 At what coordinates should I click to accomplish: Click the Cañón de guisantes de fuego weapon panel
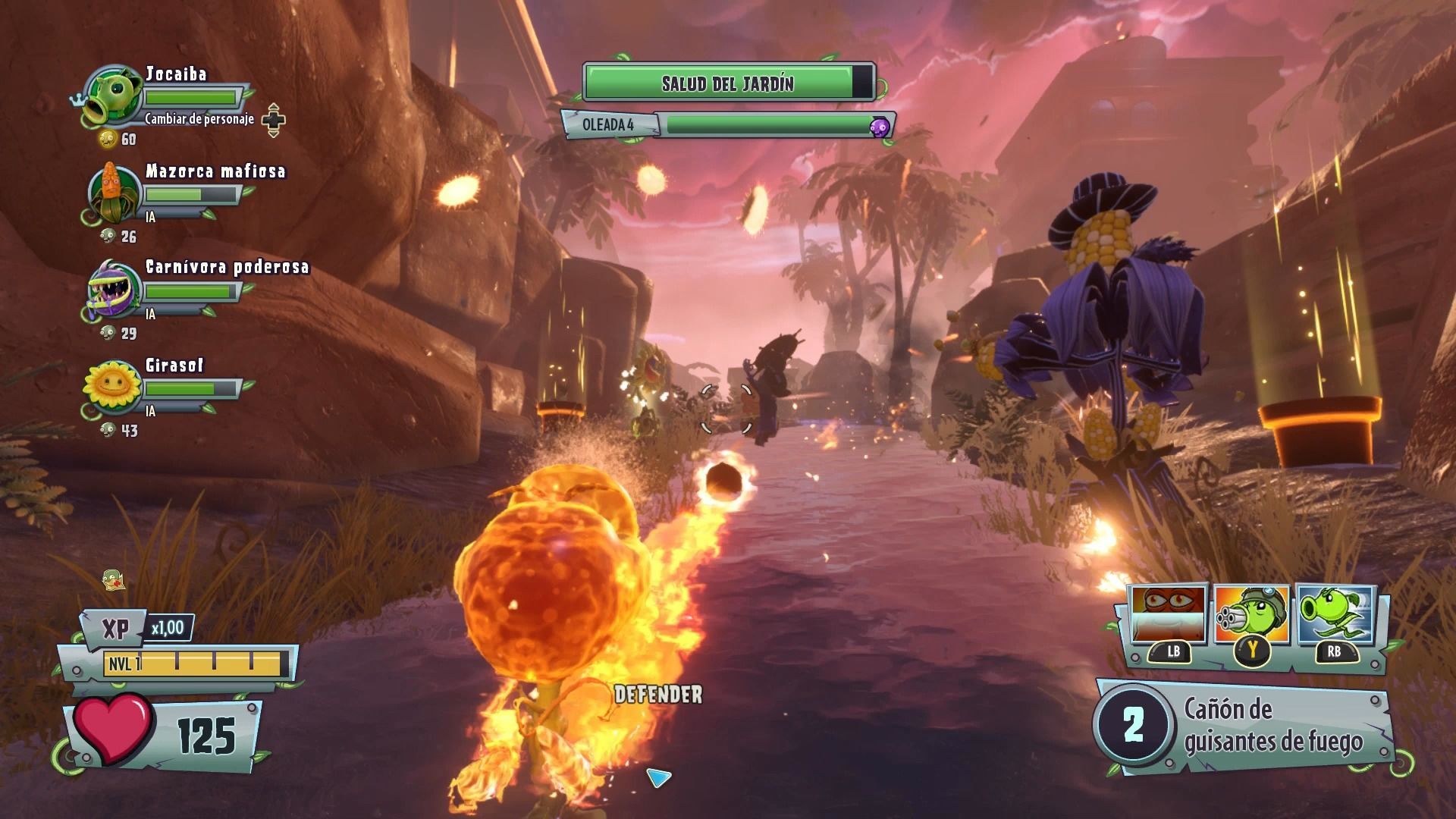[1244, 726]
